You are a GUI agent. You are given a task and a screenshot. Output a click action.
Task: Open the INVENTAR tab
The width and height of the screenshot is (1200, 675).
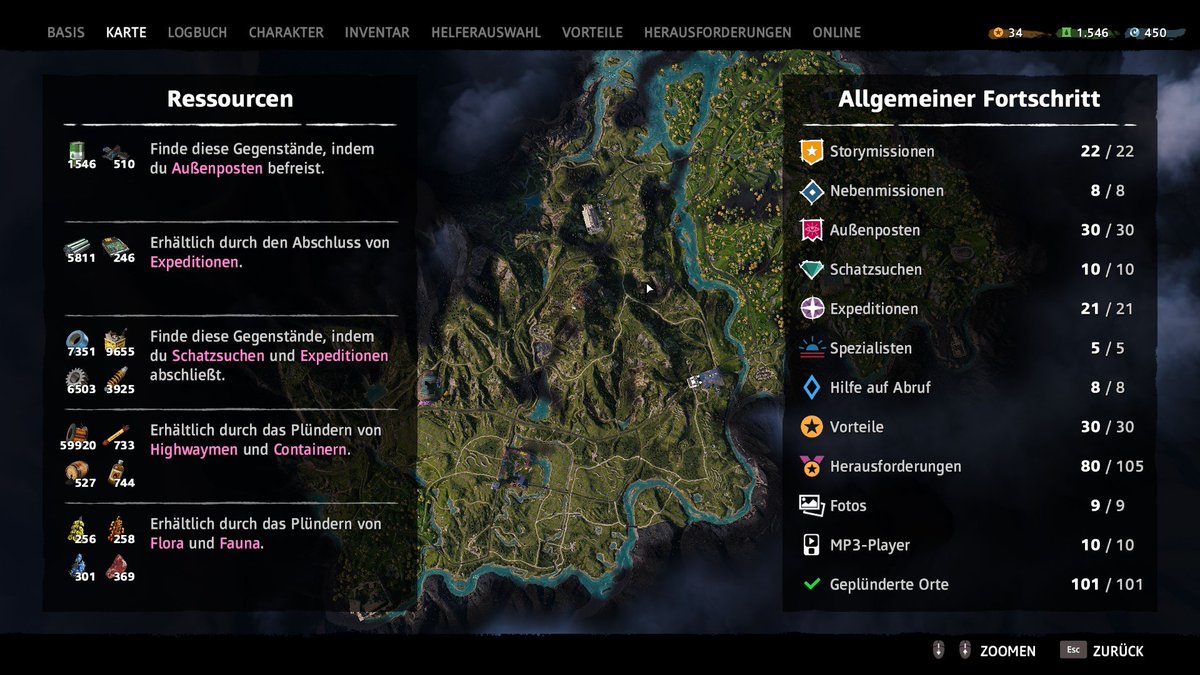pos(377,32)
